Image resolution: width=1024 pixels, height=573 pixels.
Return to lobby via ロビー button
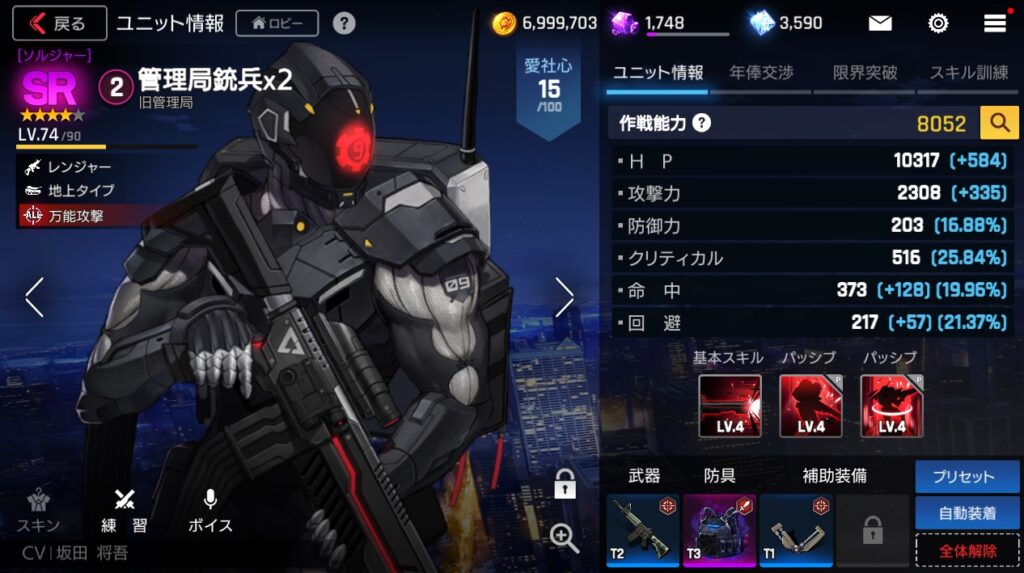pyautogui.click(x=277, y=23)
